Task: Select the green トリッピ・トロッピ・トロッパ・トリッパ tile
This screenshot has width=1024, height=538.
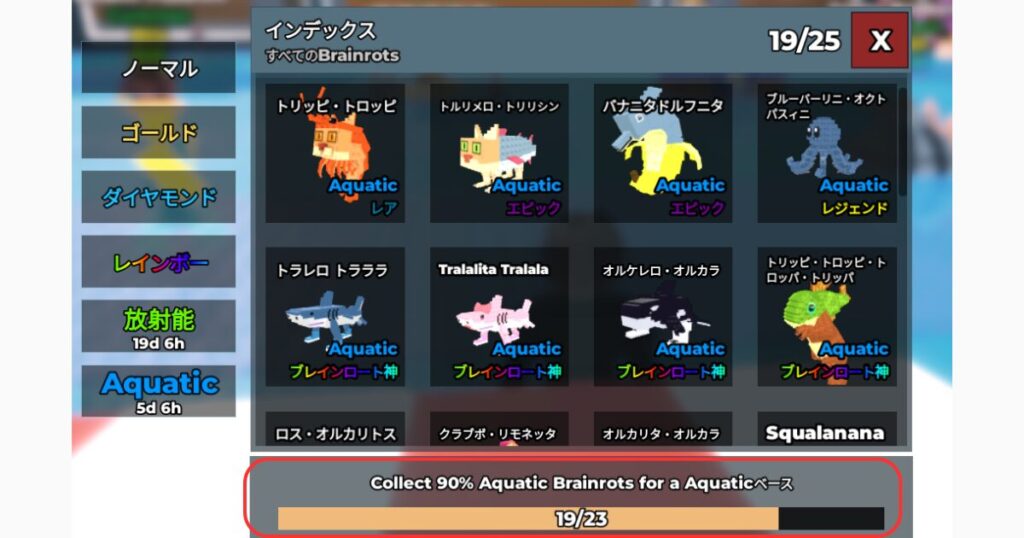Action: (826, 317)
